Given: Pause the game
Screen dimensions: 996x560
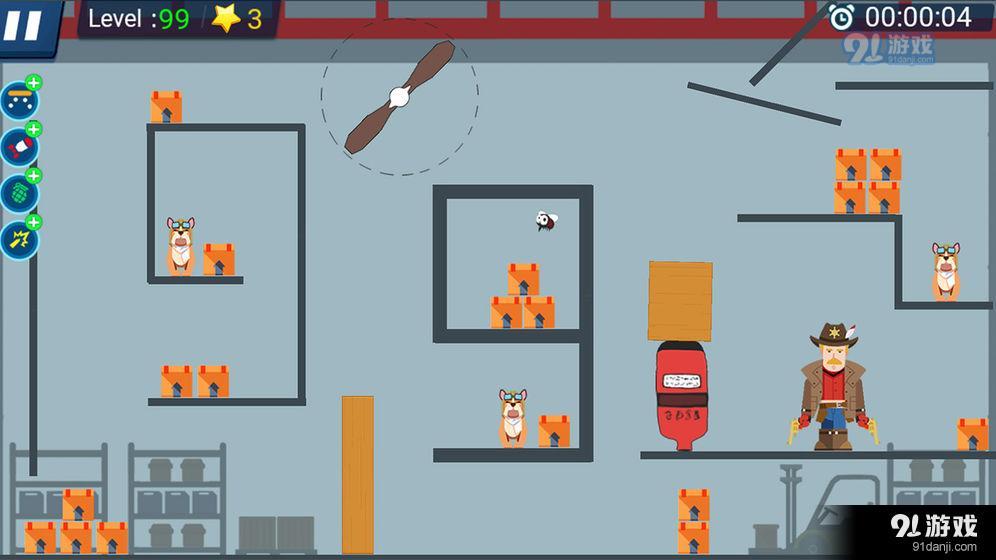Looking at the screenshot, I should [24, 24].
